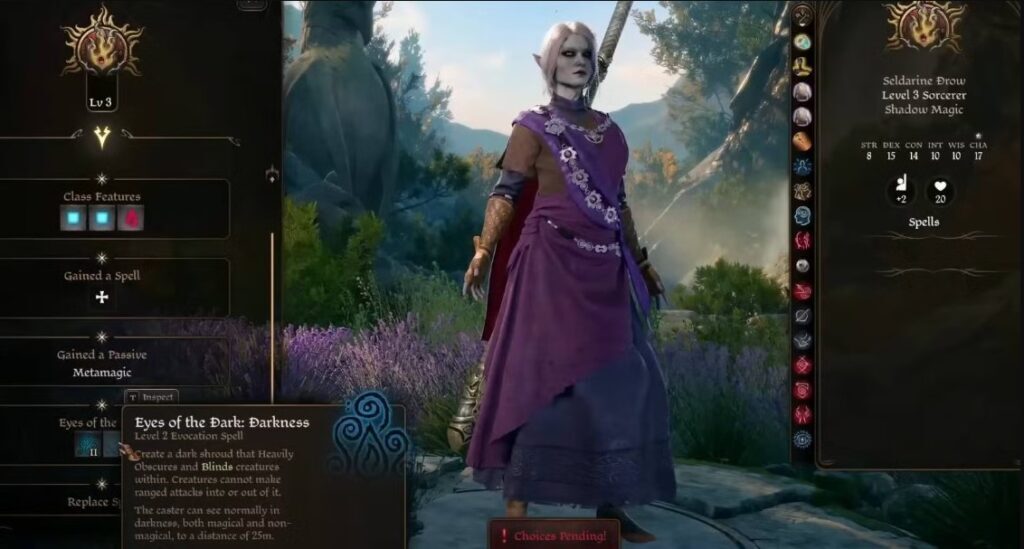Click the level-up panel scrollbar

coord(272,300)
